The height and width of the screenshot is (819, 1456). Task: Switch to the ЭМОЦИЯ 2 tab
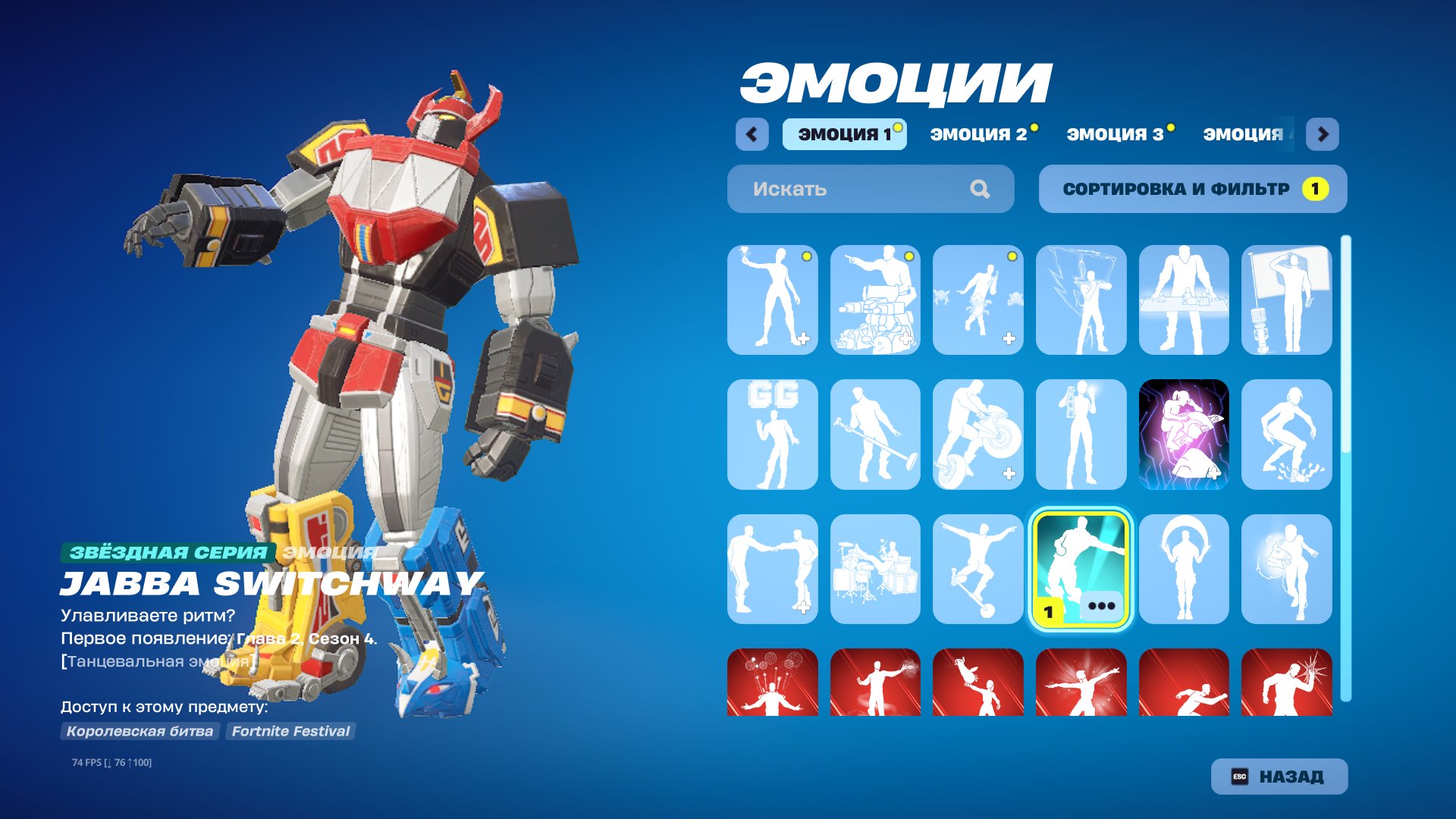980,133
